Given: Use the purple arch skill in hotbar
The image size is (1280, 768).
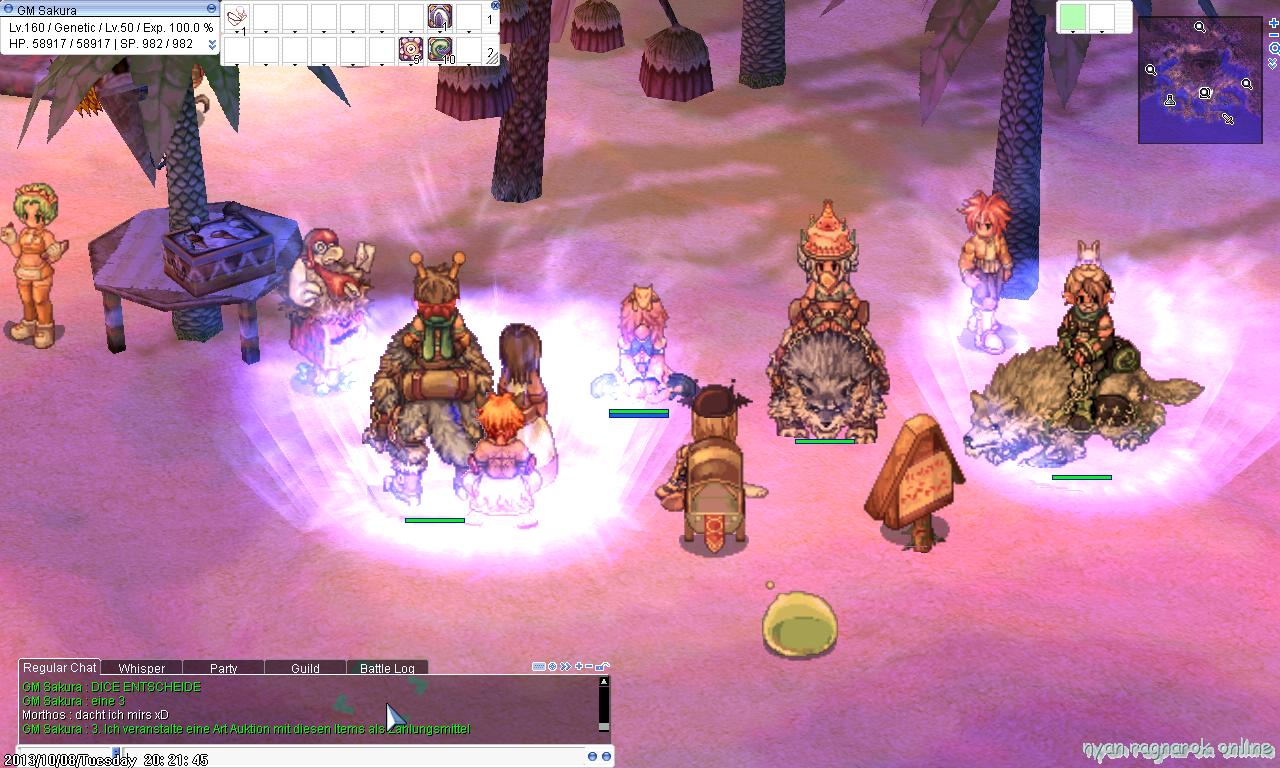Looking at the screenshot, I should pyautogui.click(x=440, y=17).
